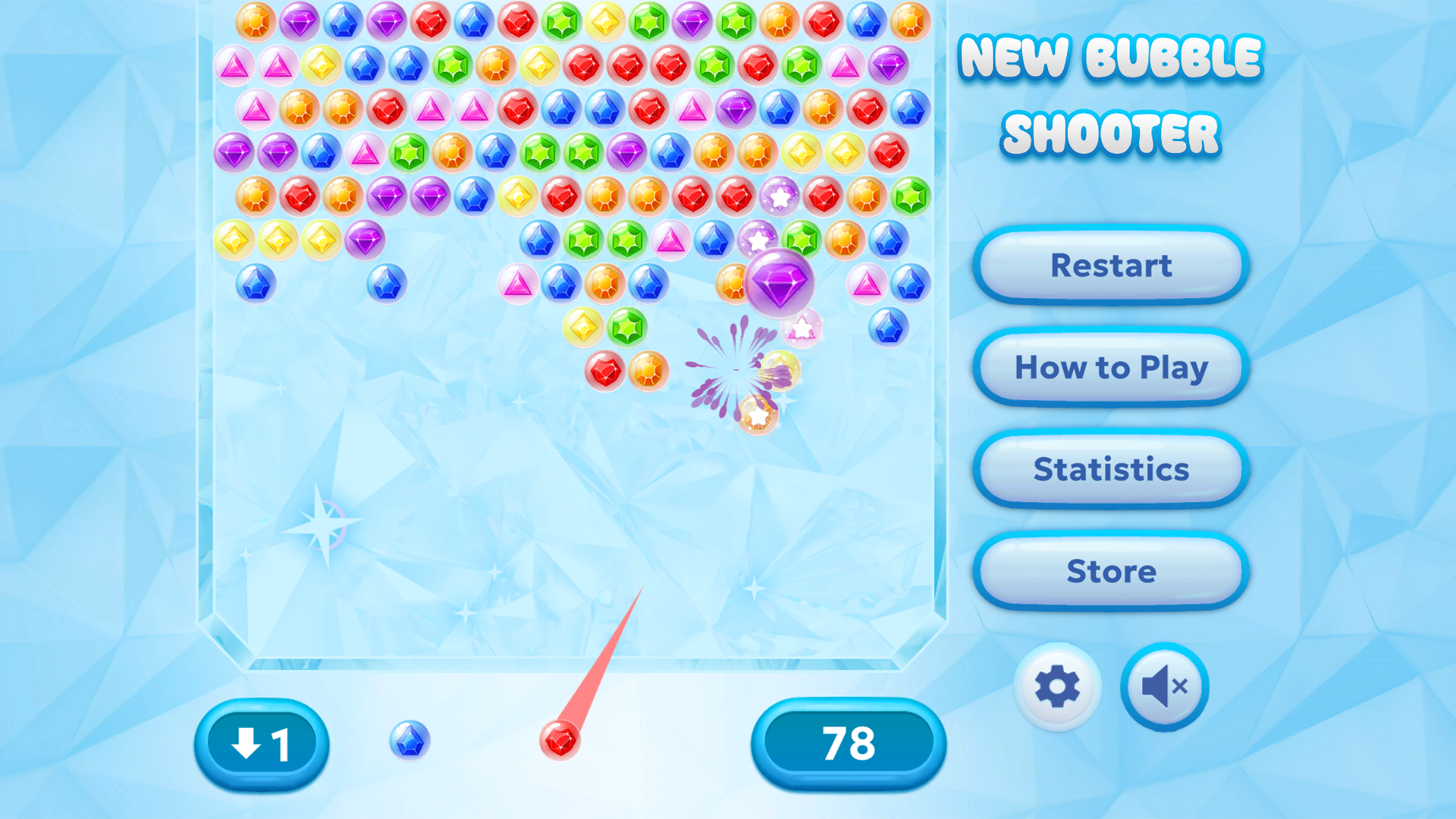Viewport: 1456px width, 819px height.
Task: Click the lone blue bubble on the right edge
Action: coord(888,328)
